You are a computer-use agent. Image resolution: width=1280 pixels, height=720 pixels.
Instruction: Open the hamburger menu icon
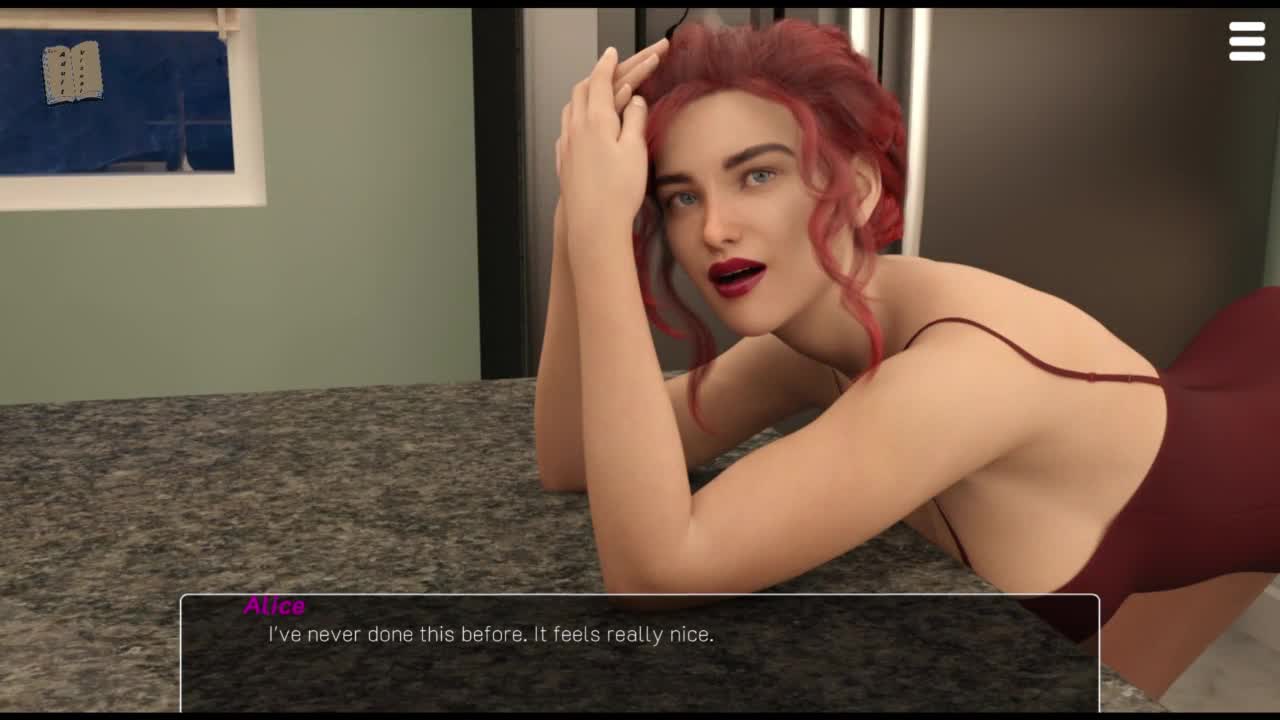click(x=1247, y=42)
